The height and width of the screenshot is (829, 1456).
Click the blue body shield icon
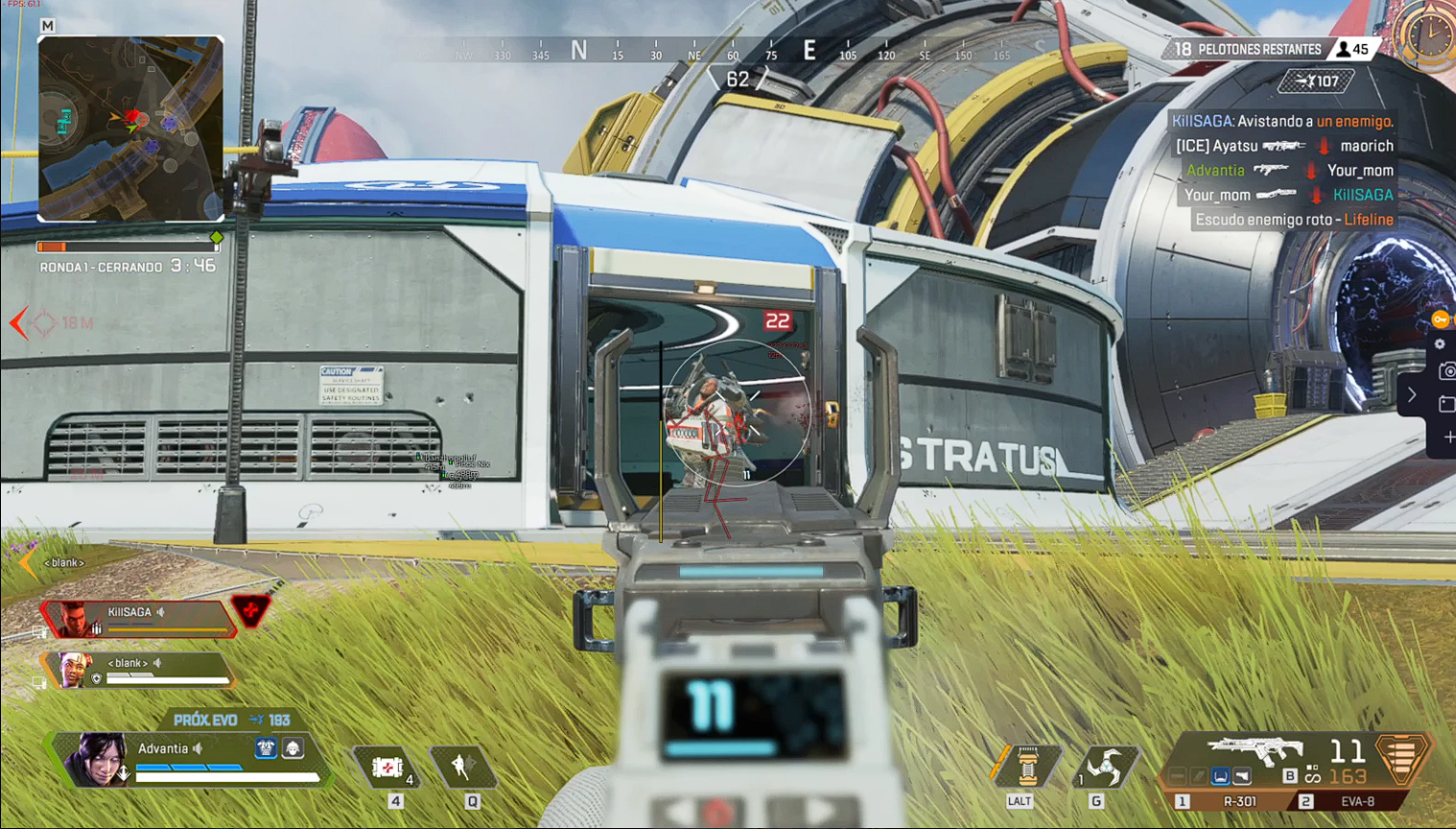coord(266,747)
